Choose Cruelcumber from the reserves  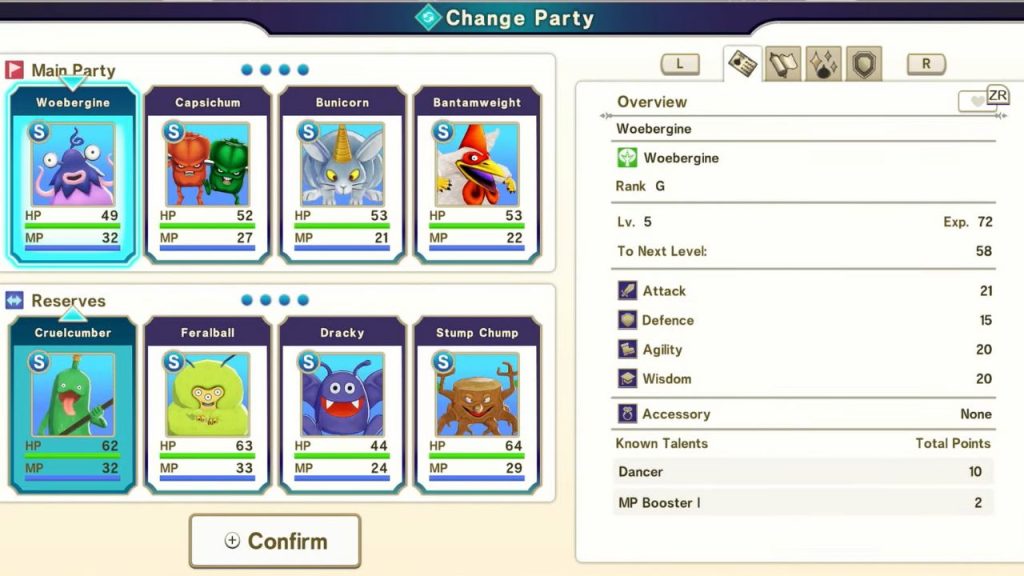click(x=72, y=405)
